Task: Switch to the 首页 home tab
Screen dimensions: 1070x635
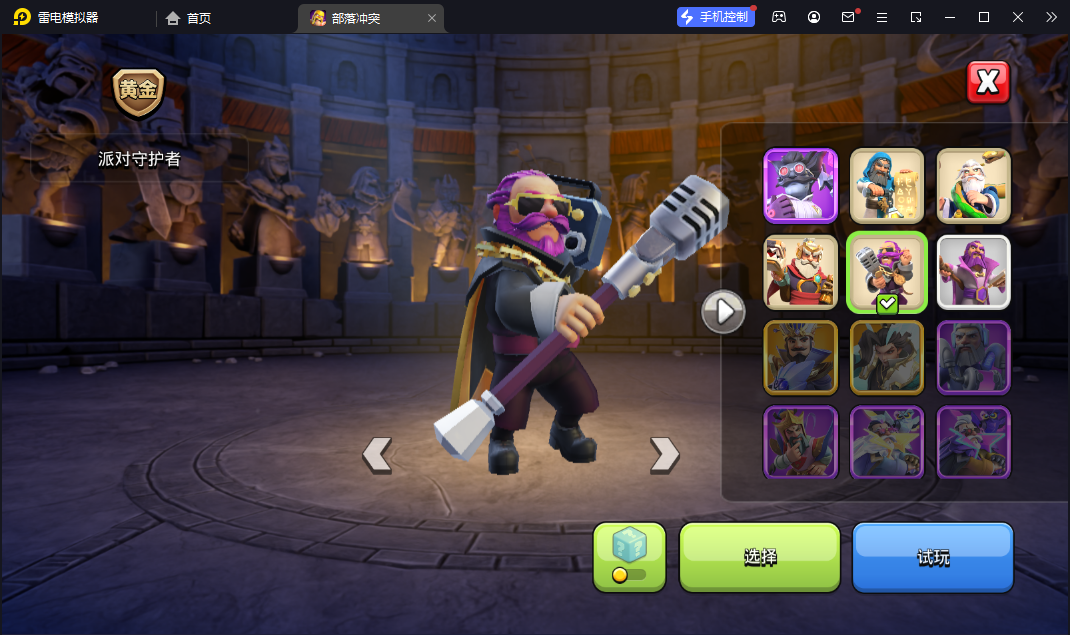Action: tap(189, 17)
